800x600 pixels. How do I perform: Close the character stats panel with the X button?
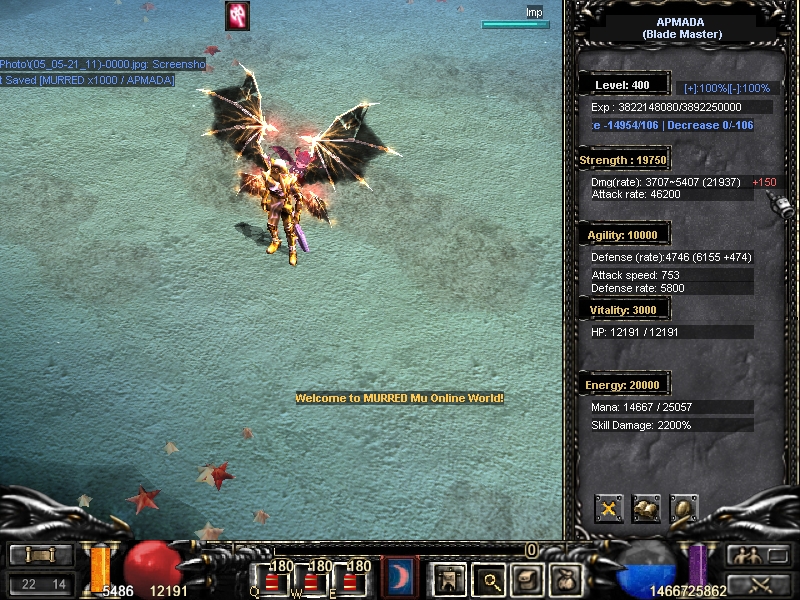(609, 509)
